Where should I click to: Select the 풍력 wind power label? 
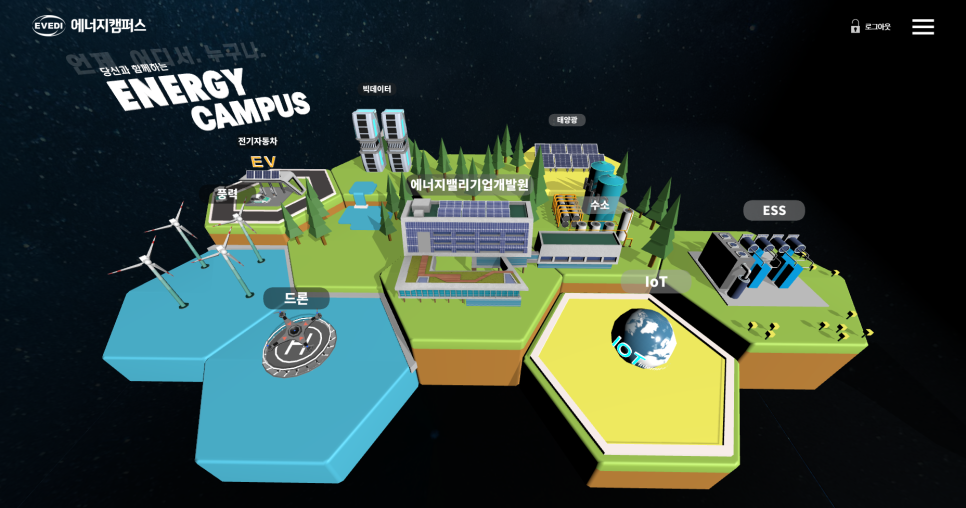click(x=228, y=194)
